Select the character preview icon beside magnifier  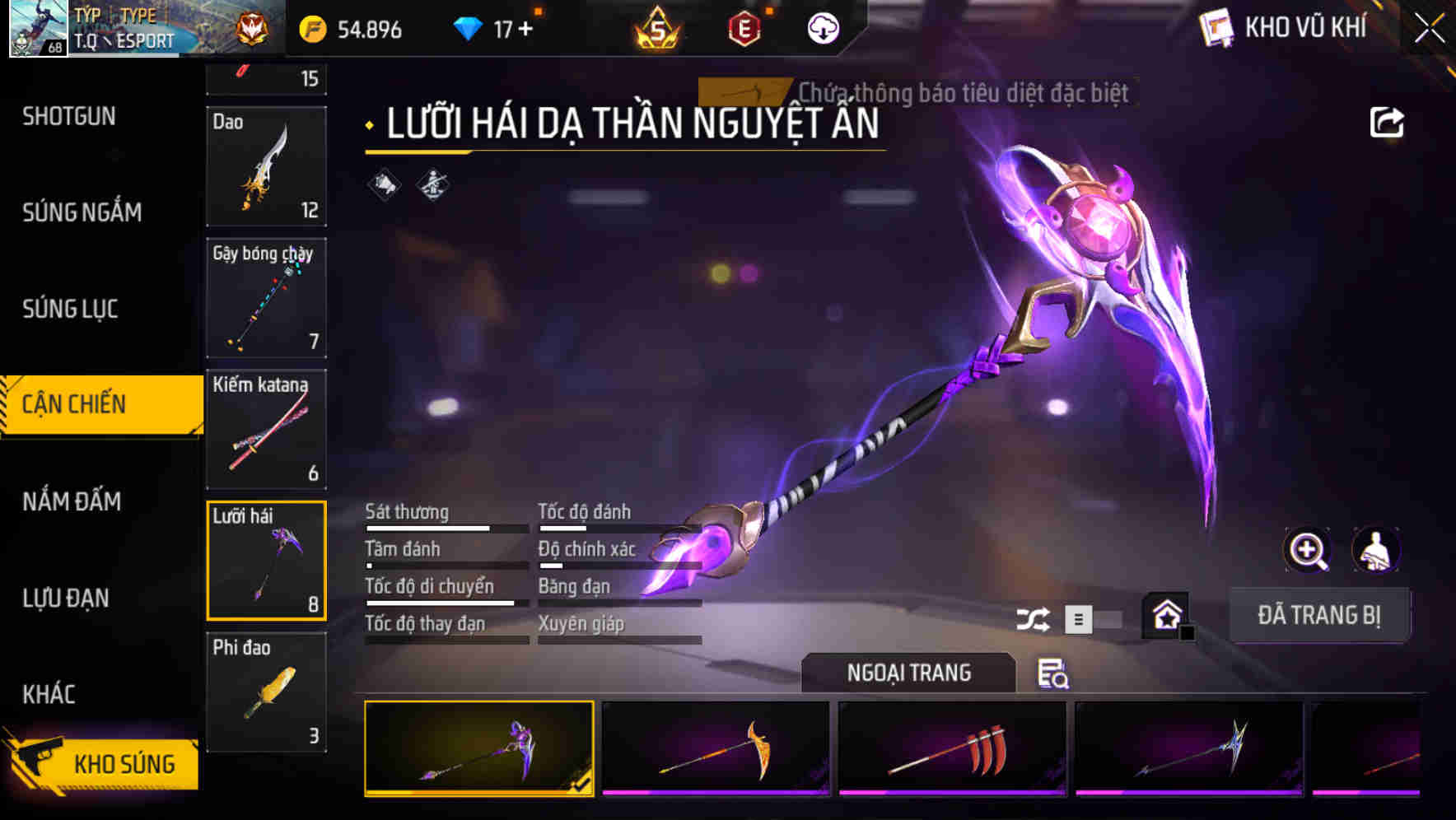pyautogui.click(x=1377, y=550)
